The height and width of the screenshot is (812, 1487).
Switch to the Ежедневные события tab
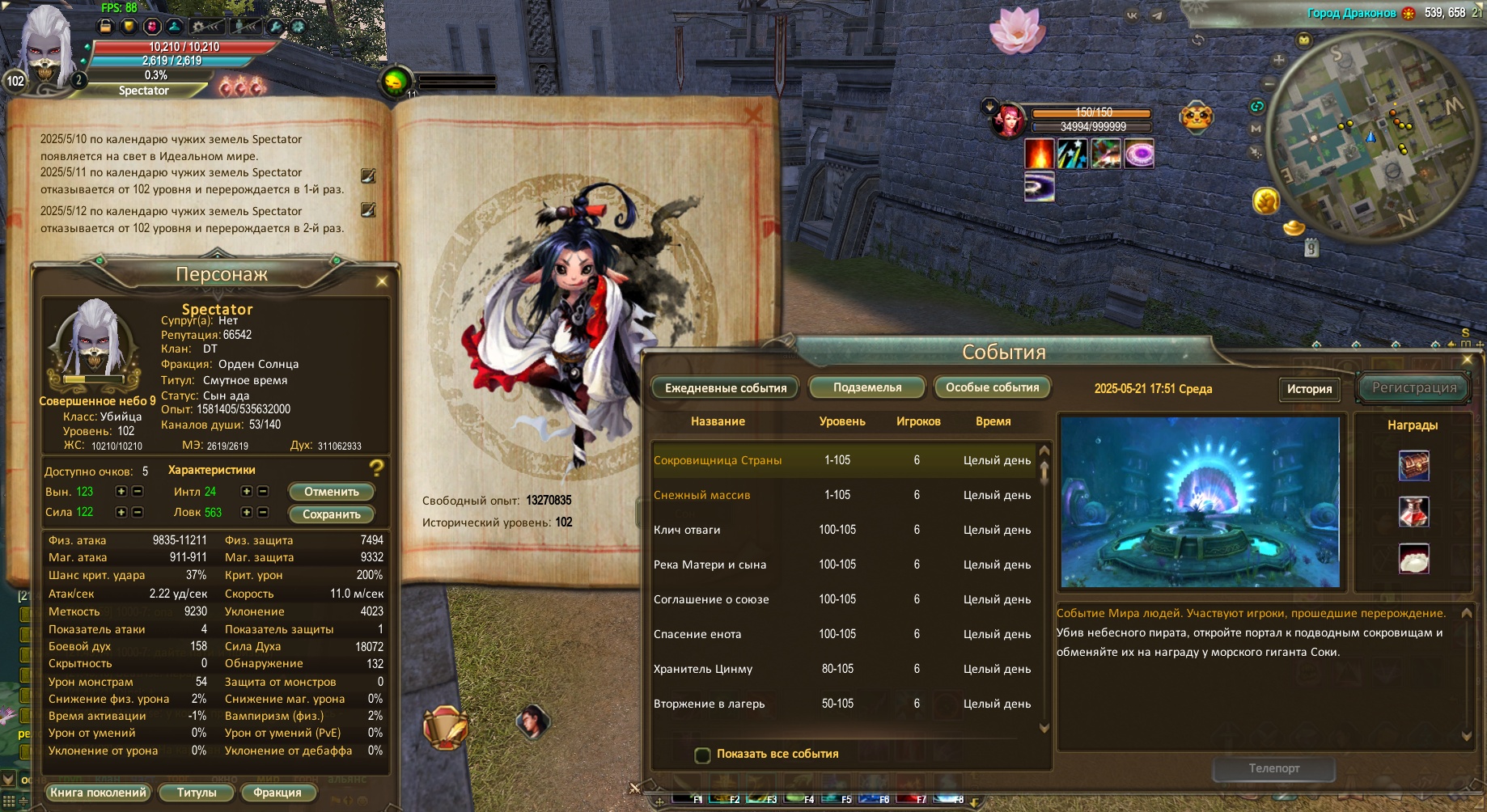[x=725, y=388]
